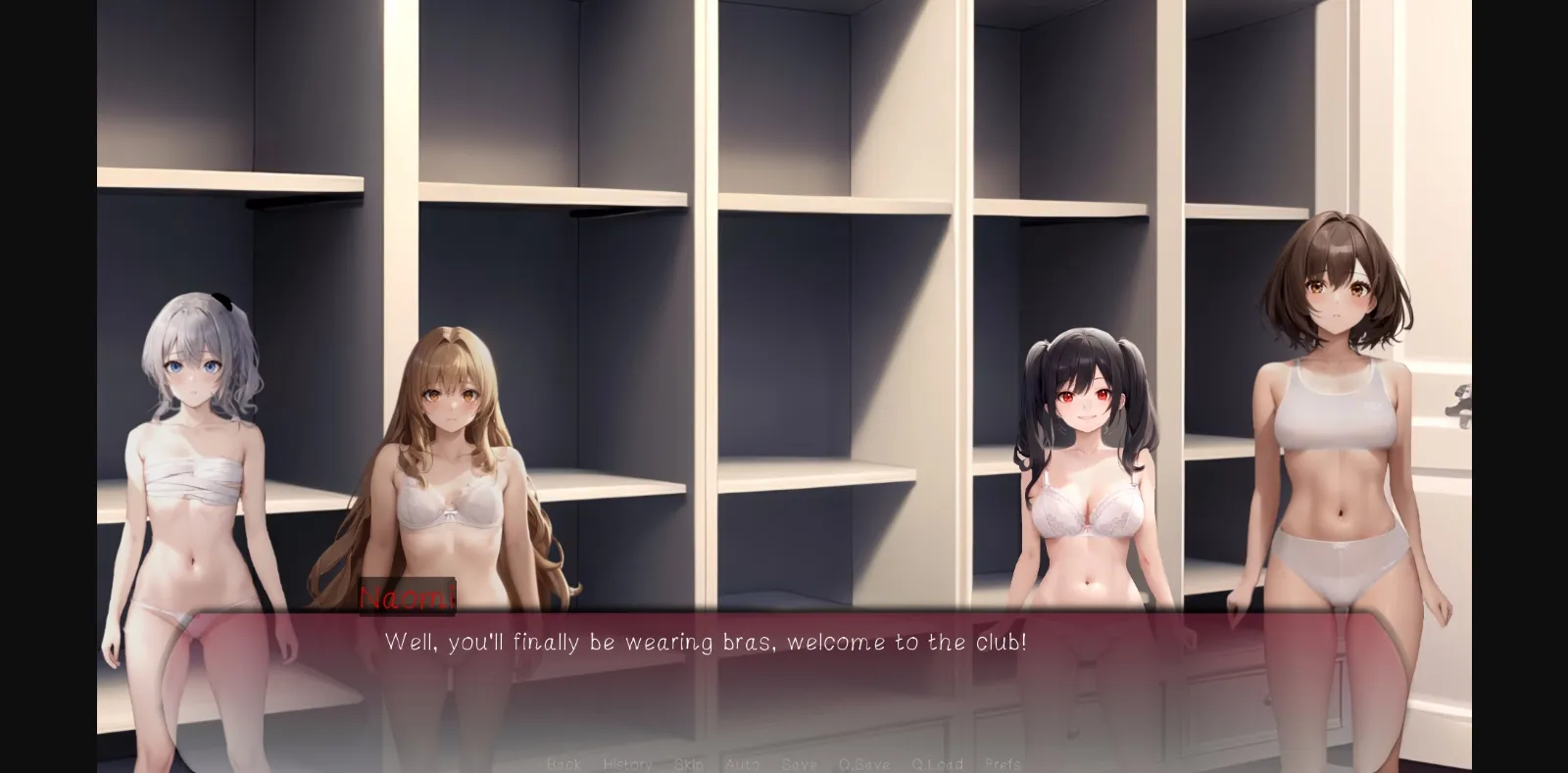
Task: Click Naomi's red name tag
Action: [x=408, y=596]
